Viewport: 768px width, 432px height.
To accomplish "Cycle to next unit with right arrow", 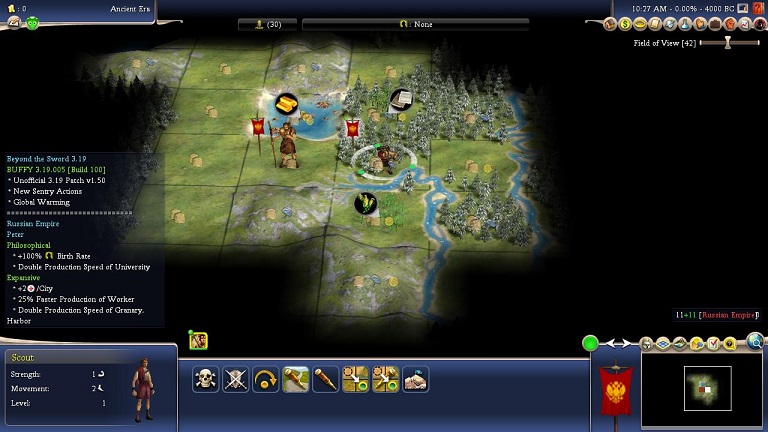I will pyautogui.click(x=627, y=344).
